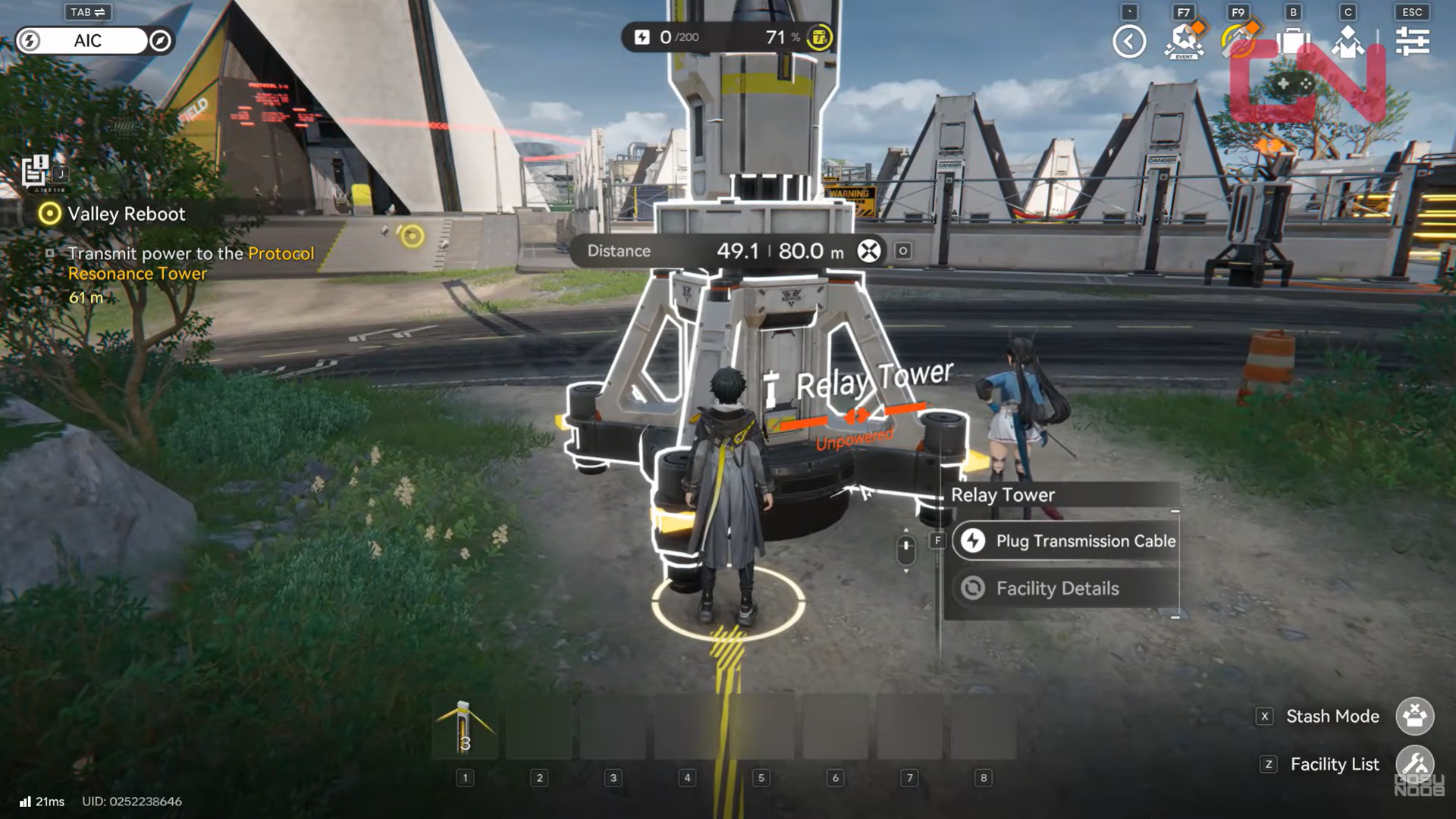Open the backpack inventory
1456x819 pixels.
[x=1293, y=41]
